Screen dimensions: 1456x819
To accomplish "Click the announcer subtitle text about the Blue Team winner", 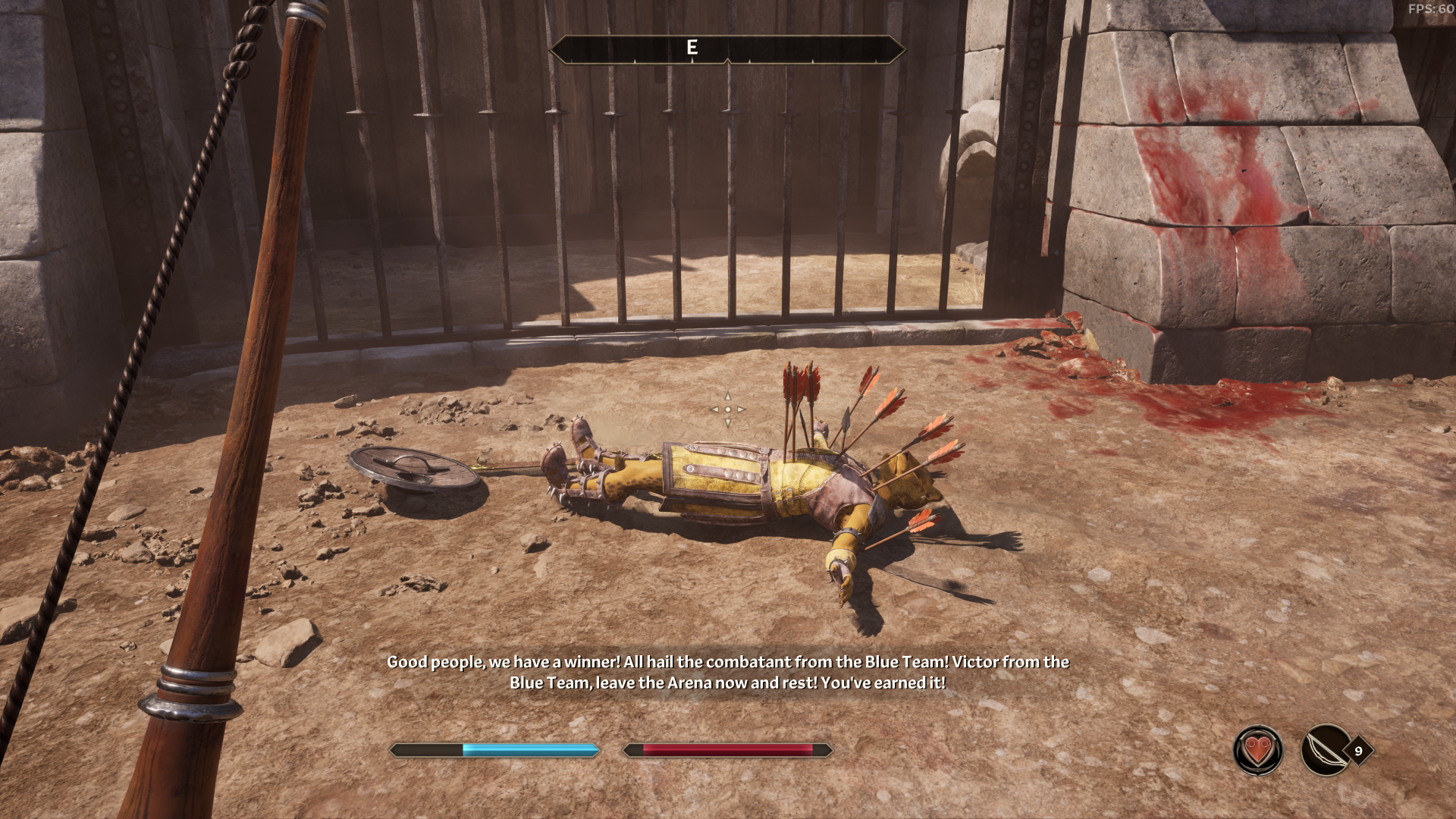I will (x=726, y=675).
